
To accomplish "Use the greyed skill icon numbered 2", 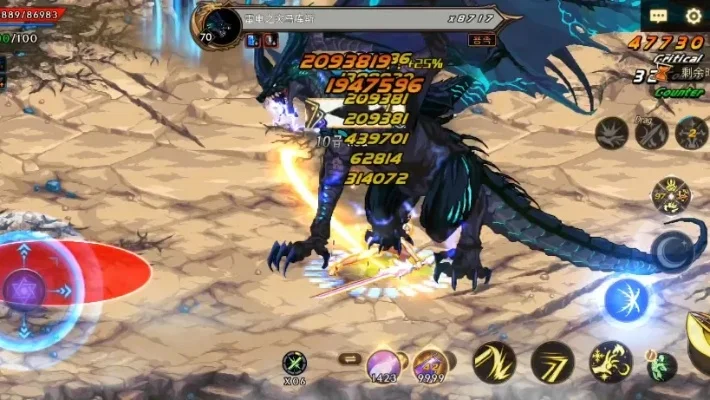I will pos(691,133).
